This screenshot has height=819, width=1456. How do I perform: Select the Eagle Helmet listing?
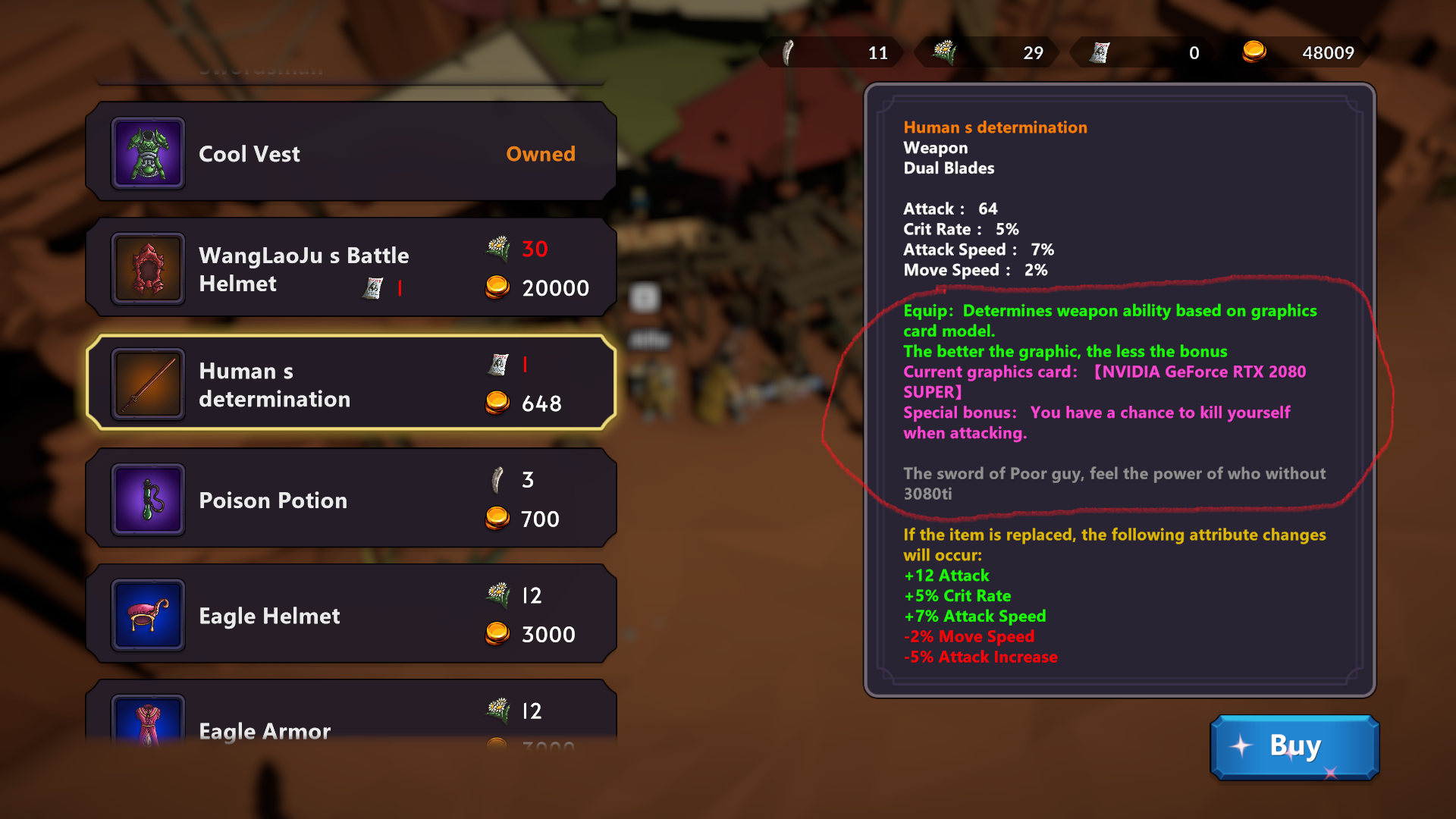click(350, 615)
